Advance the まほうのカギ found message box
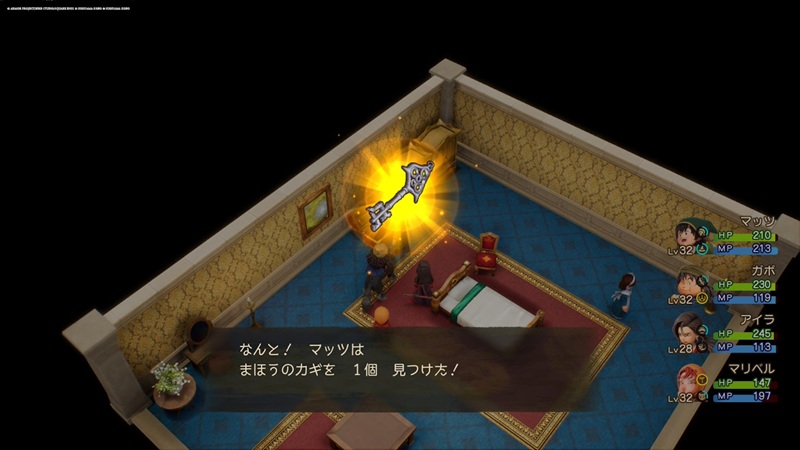This screenshot has height=450, width=800. [390, 358]
